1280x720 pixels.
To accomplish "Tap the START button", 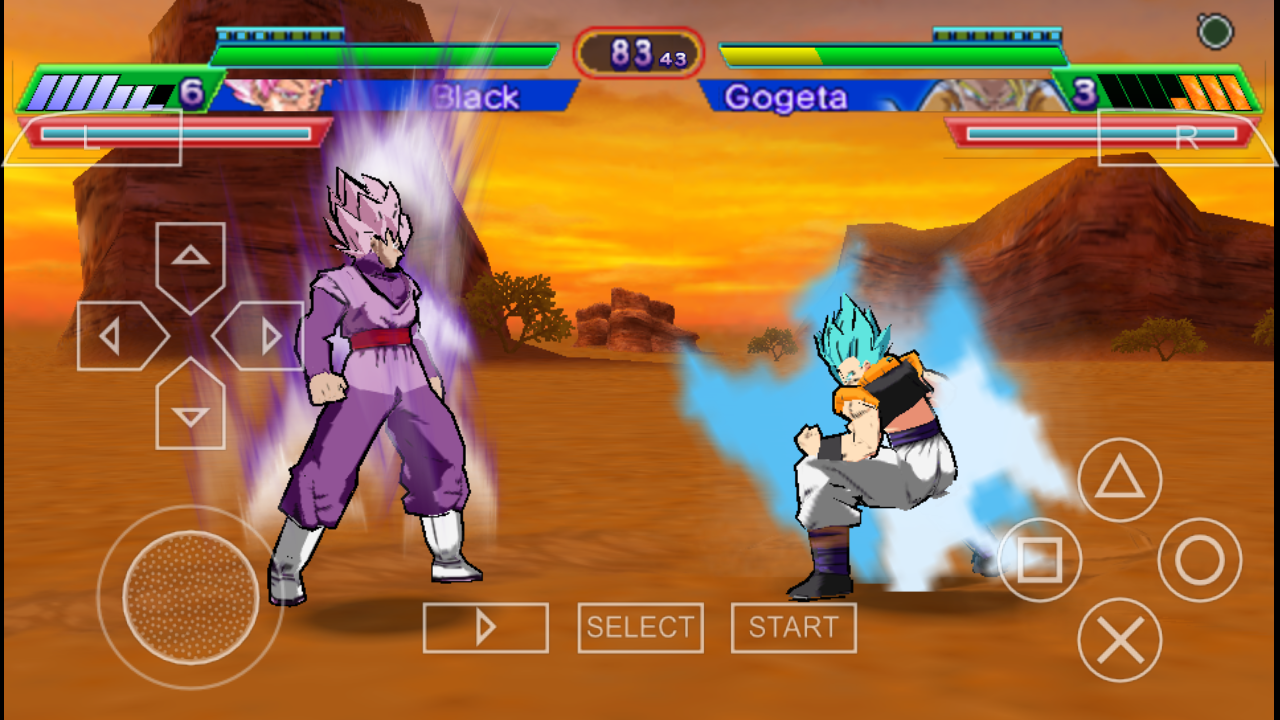I will point(793,628).
